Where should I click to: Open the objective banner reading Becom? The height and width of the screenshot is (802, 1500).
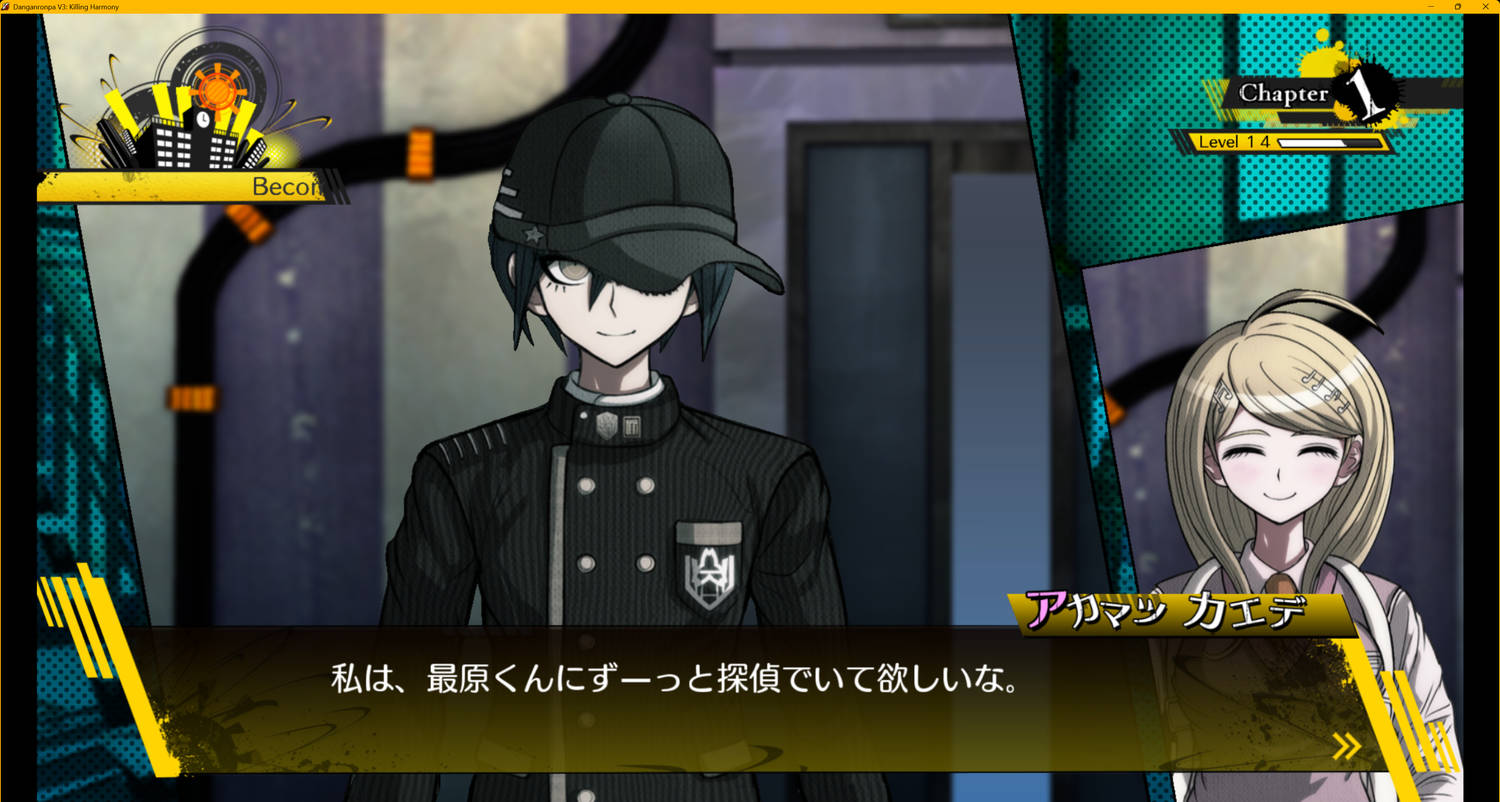click(200, 186)
